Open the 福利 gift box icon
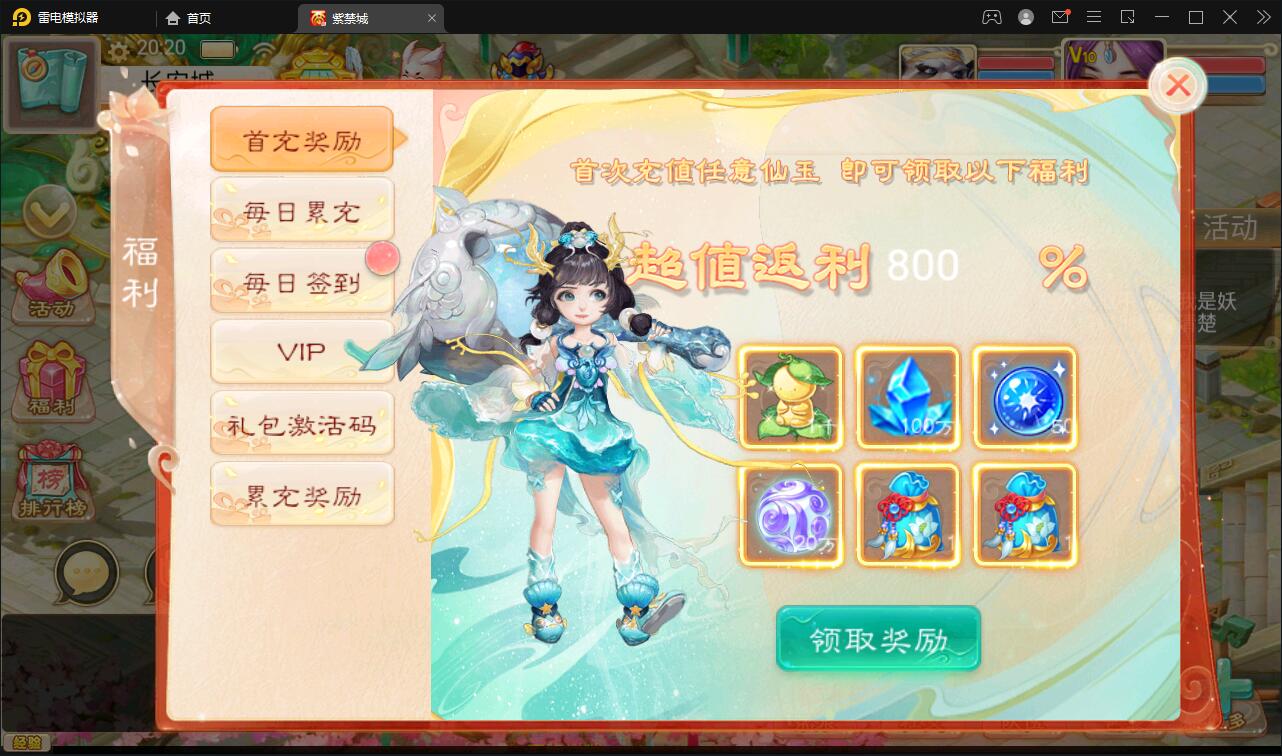Viewport: 1282px width, 756px height. 55,381
